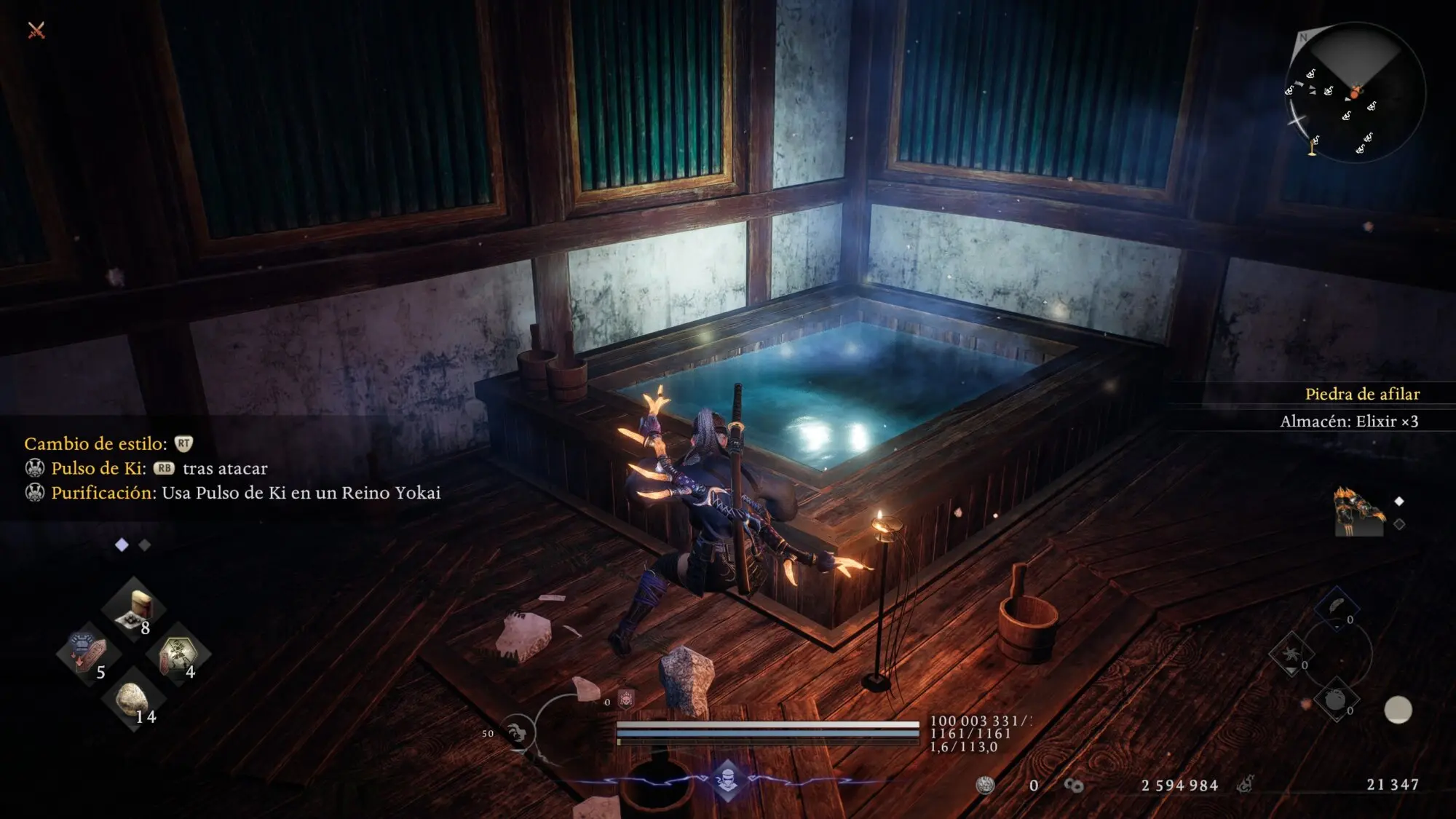This screenshot has height=819, width=1456.
Task: Open the circular minimap
Action: pos(1354,92)
